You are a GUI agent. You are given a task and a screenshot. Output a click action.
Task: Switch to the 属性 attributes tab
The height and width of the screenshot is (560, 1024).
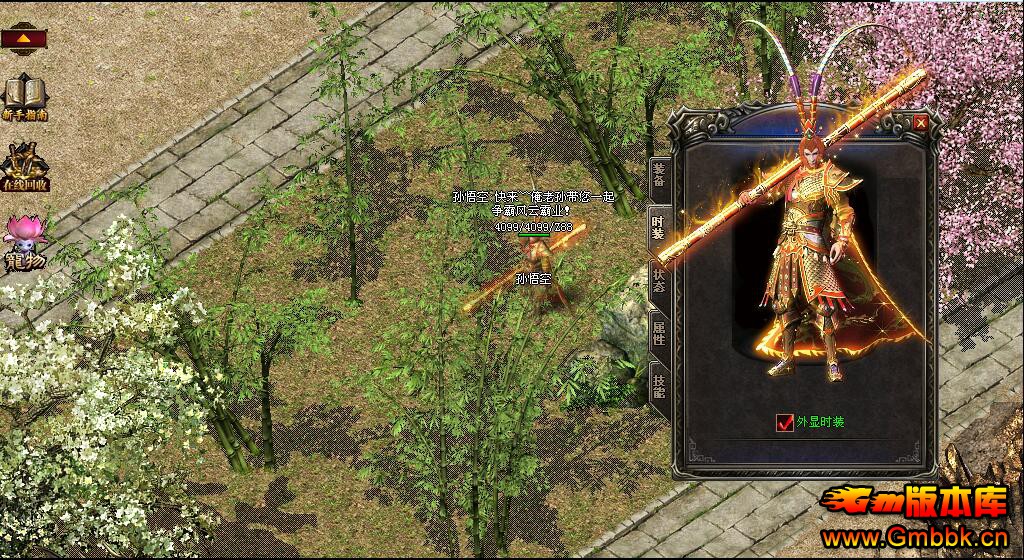[x=659, y=330]
